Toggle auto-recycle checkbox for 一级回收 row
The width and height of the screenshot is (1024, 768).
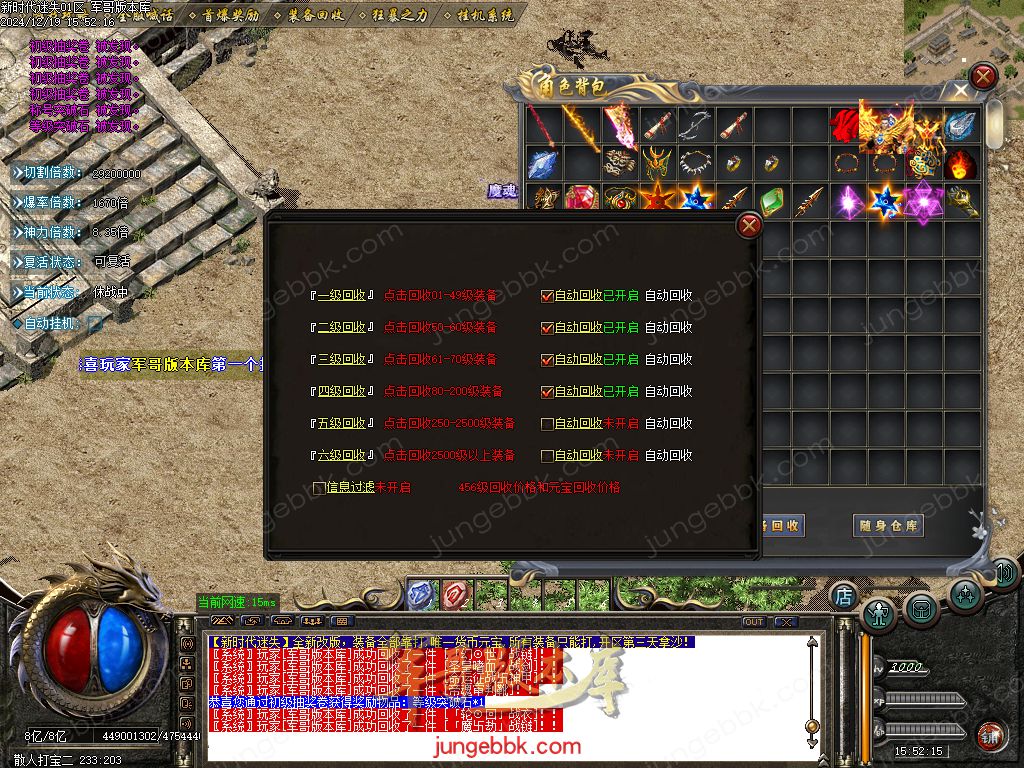(547, 296)
